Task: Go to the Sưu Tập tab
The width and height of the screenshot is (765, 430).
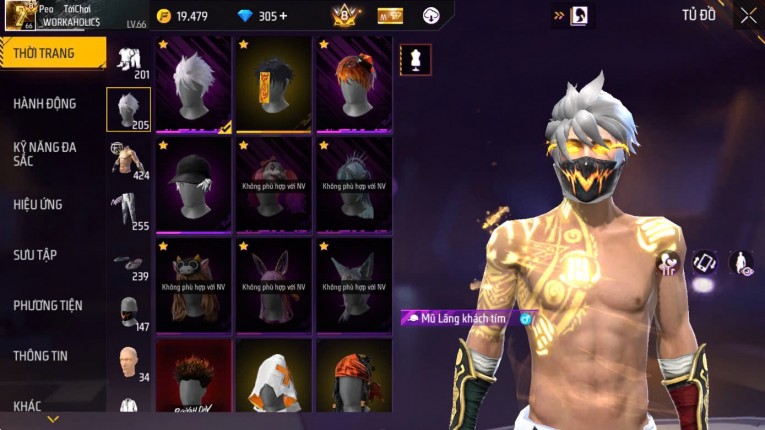Action: 36,255
